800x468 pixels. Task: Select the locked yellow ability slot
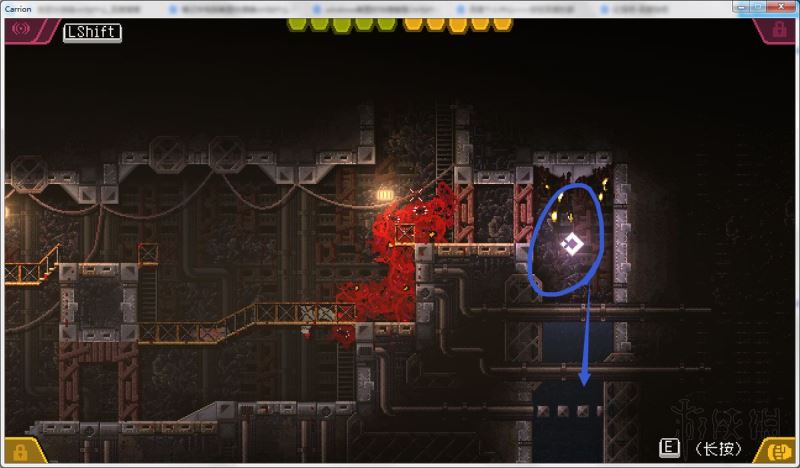(20, 451)
